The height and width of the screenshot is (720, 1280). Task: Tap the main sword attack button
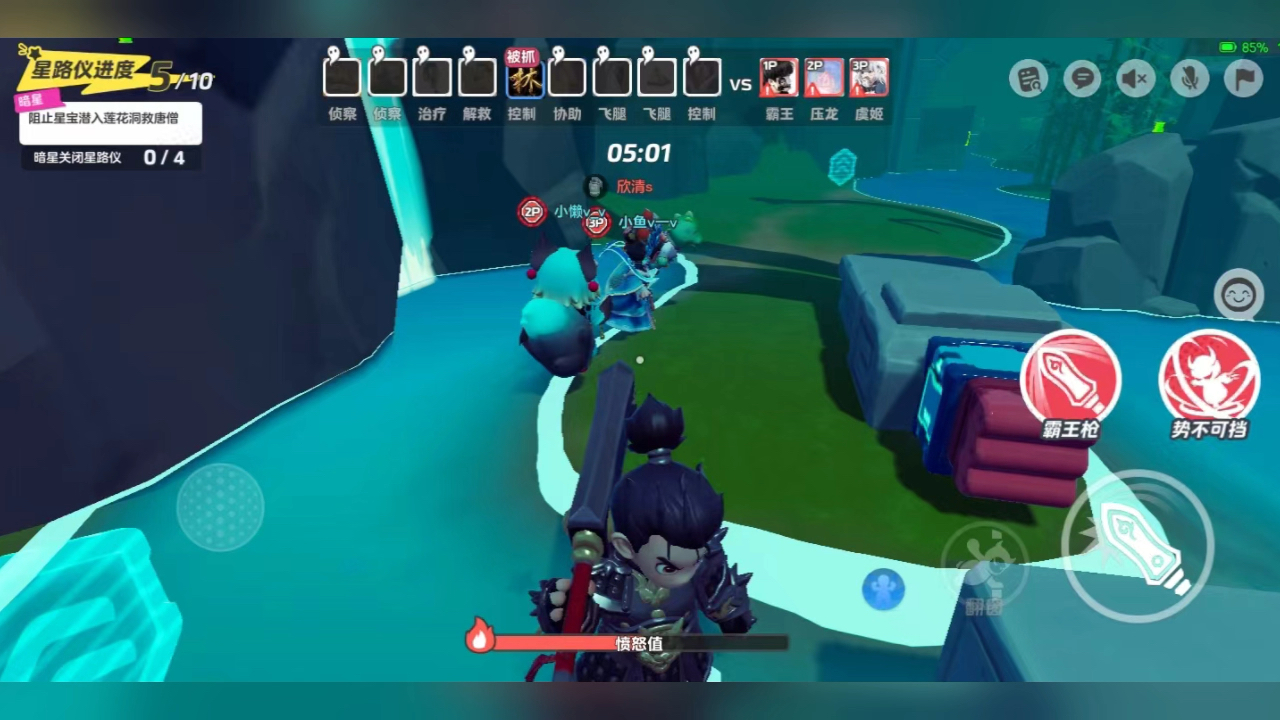click(1137, 546)
